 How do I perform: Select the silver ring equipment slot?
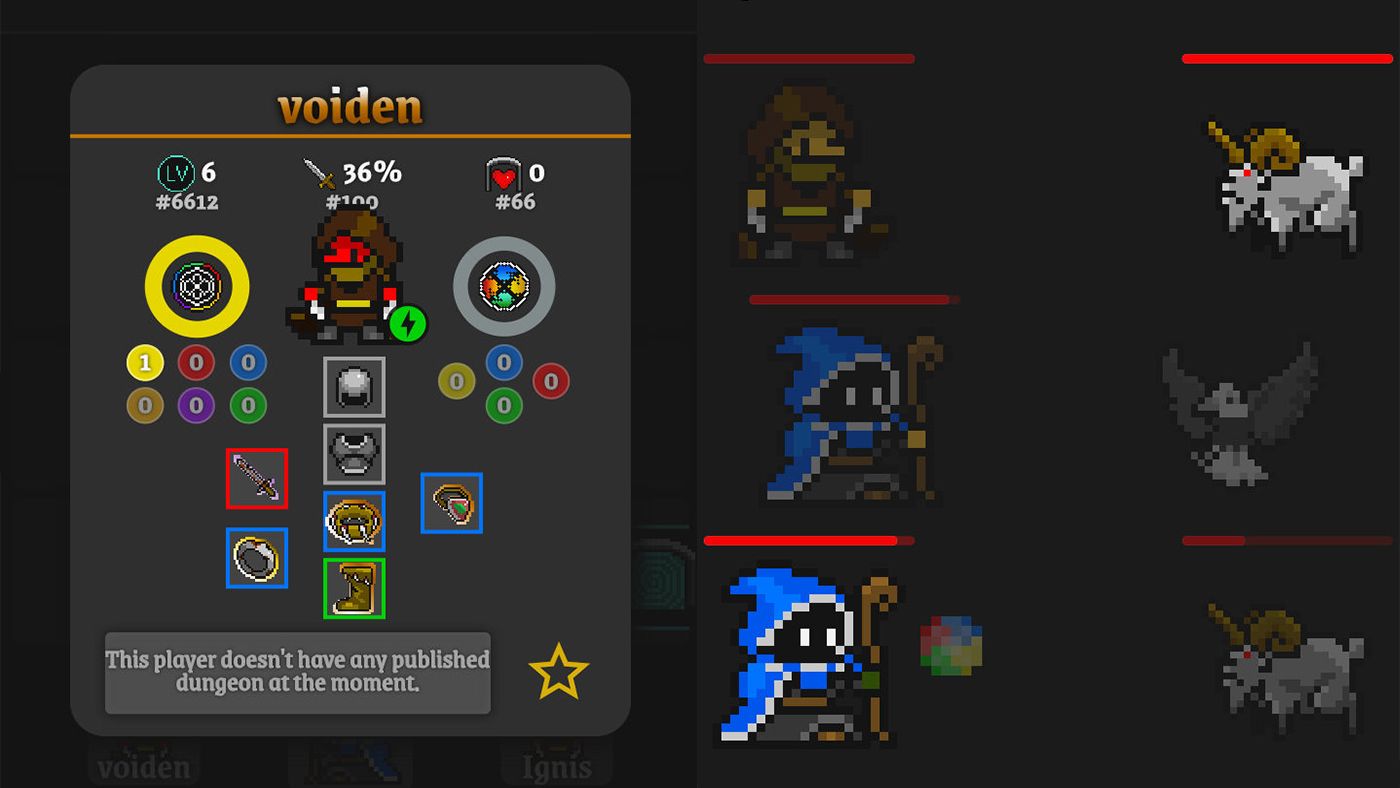pyautogui.click(x=257, y=559)
